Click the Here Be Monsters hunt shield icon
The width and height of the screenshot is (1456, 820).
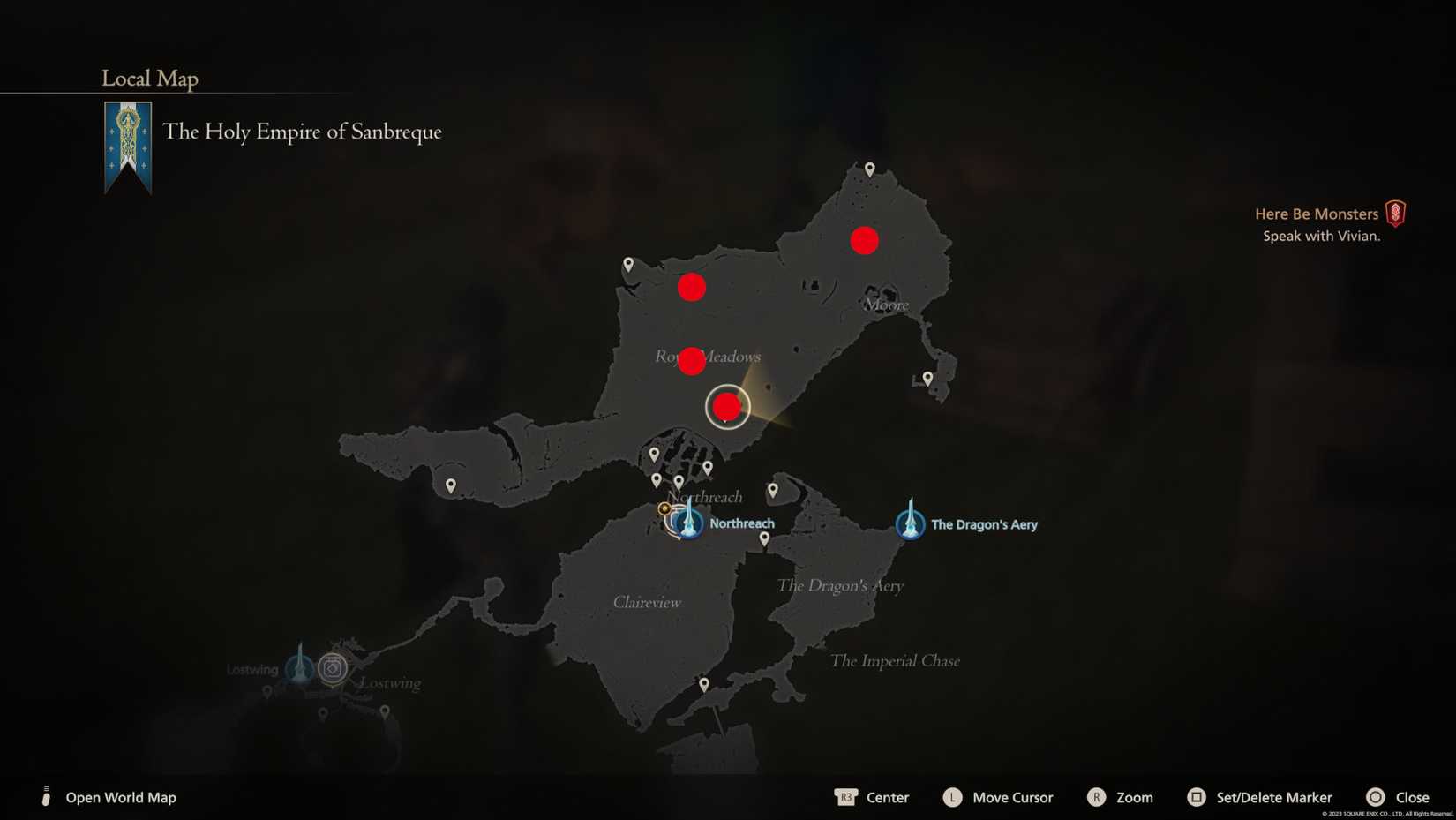(x=1395, y=214)
